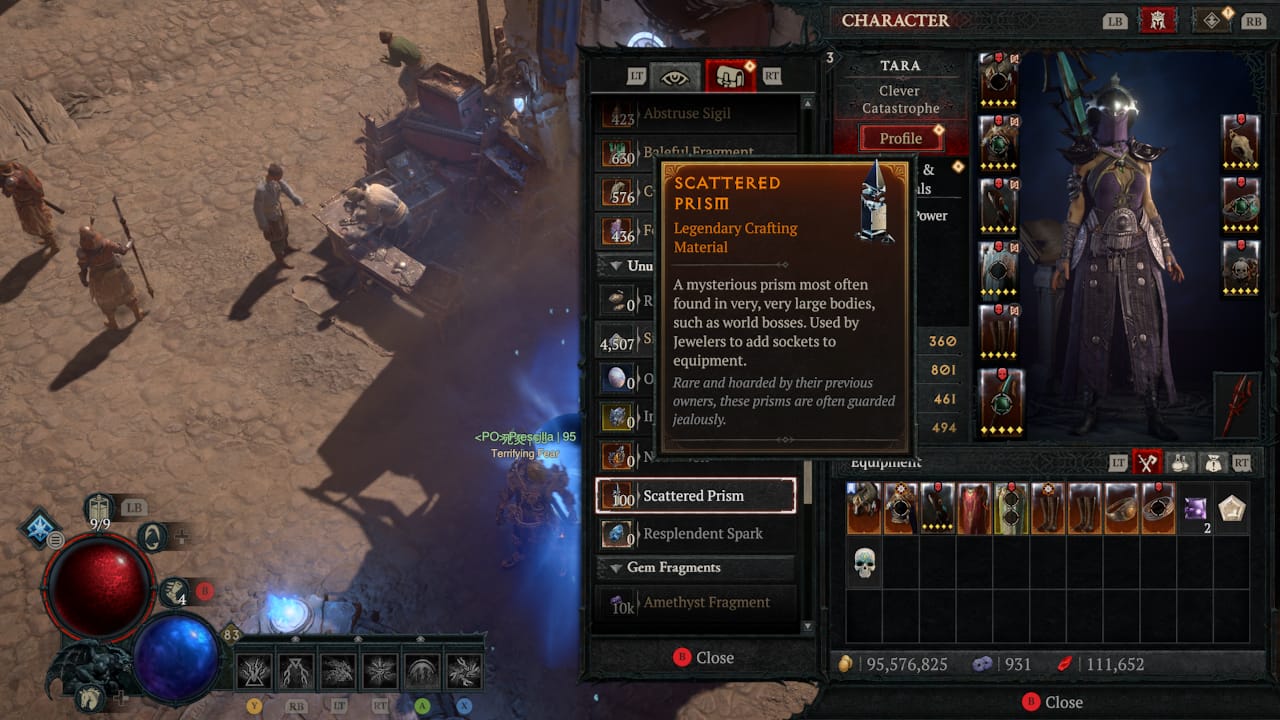The image size is (1280, 720).
Task: Select the potions flask tab icon
Action: [1178, 463]
